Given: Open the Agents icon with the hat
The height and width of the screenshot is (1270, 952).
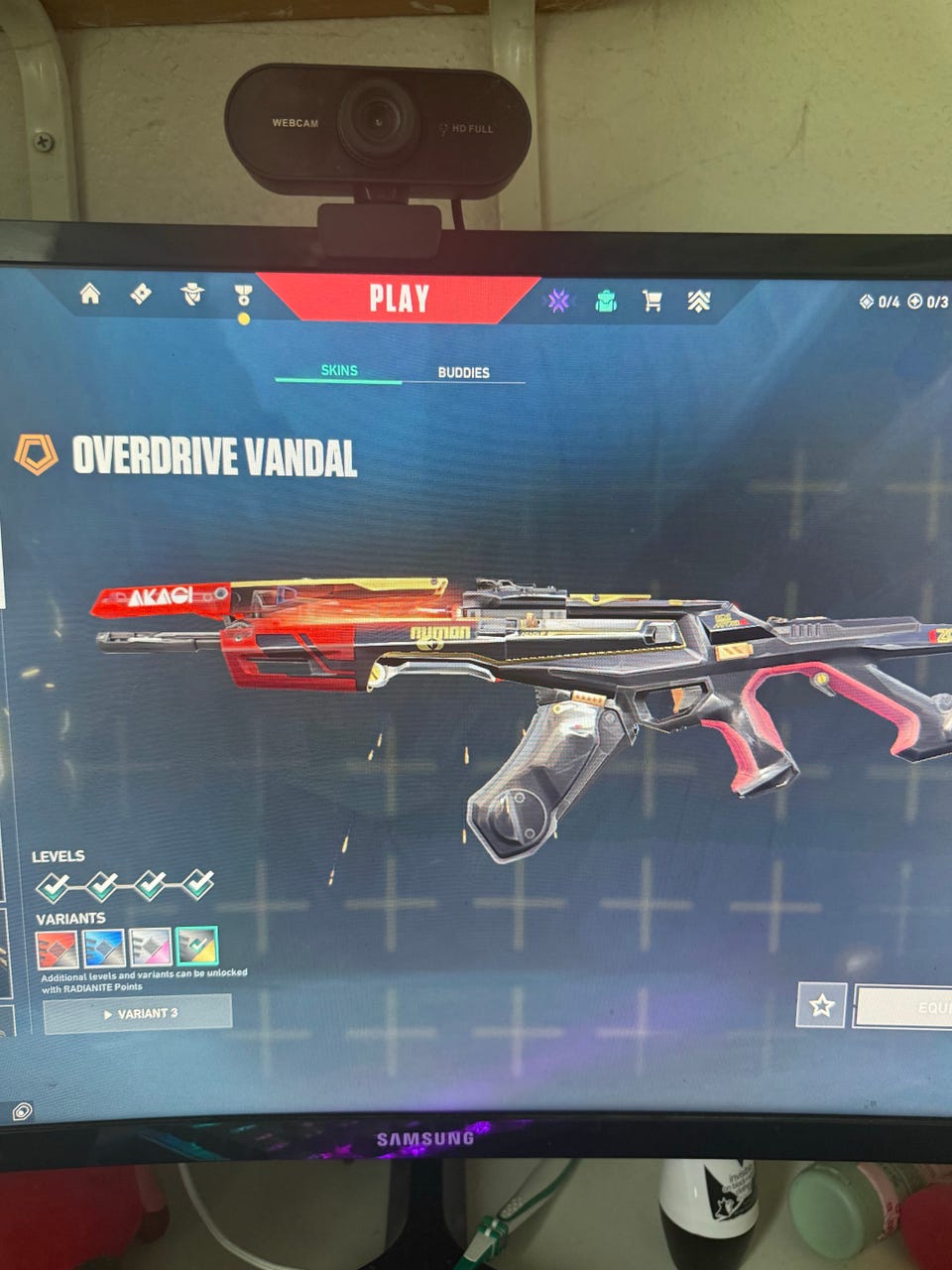Looking at the screenshot, I should click(192, 295).
